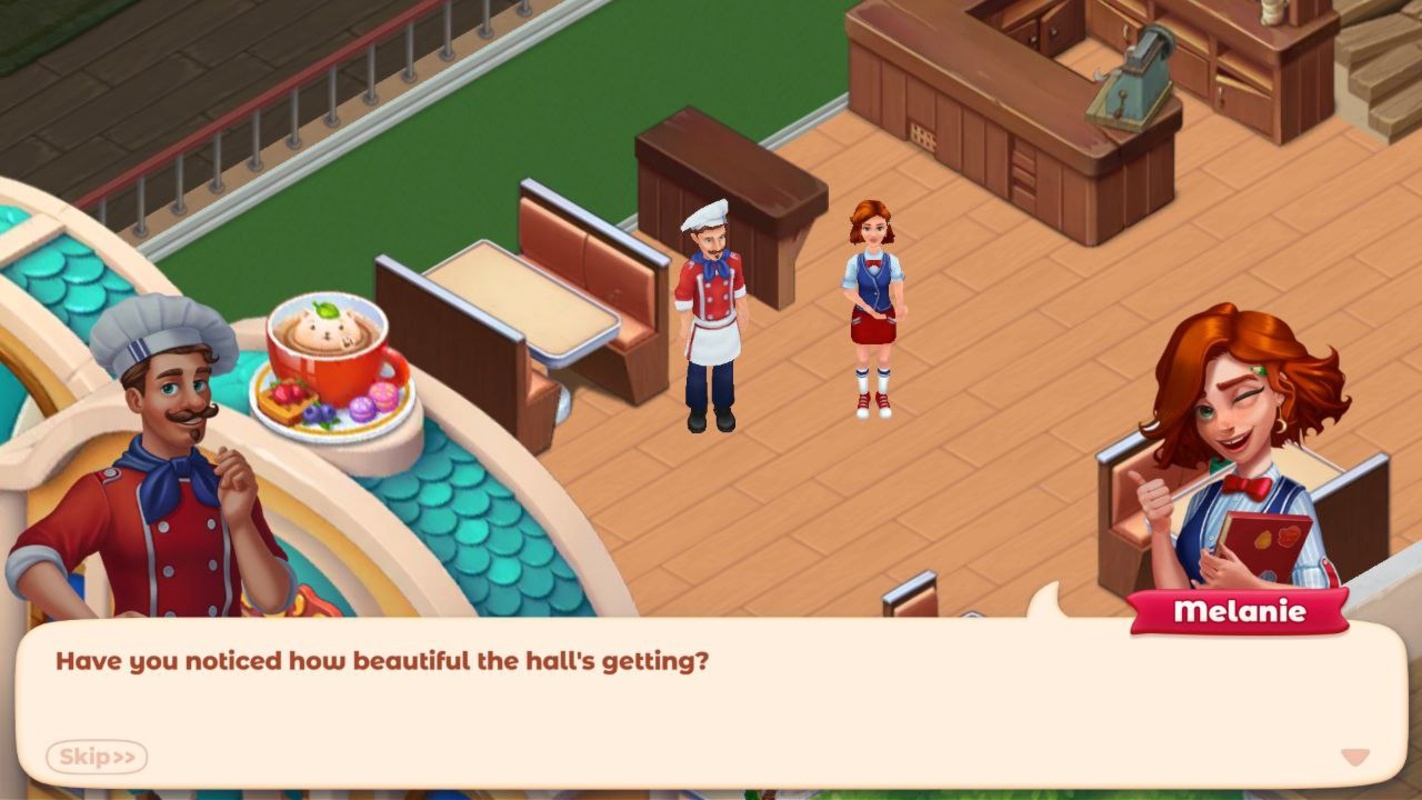Tap the chef character in the dining hall
The height and width of the screenshot is (800, 1422).
[711, 320]
